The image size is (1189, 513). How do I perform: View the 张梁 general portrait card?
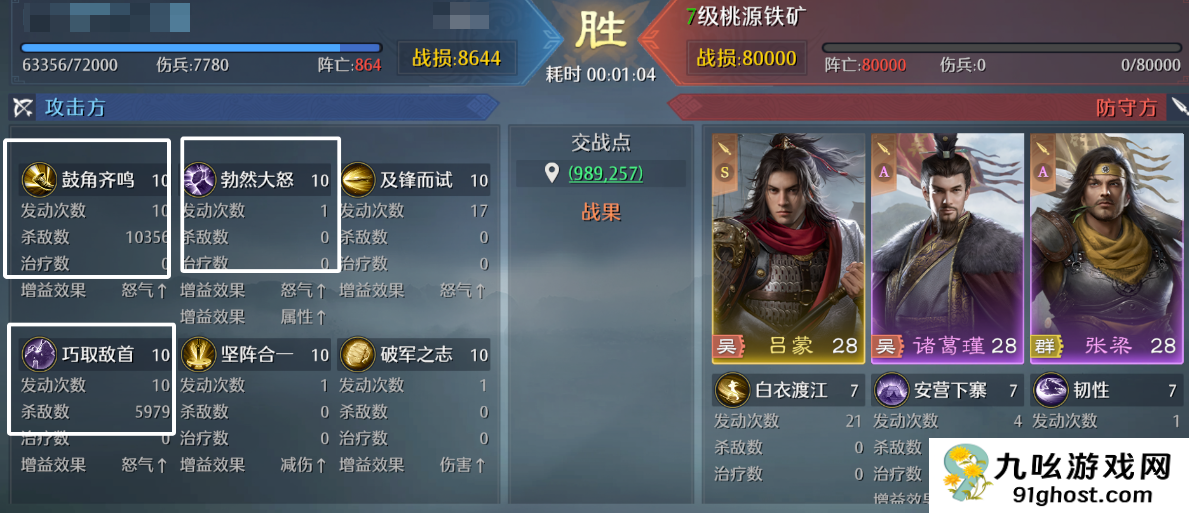point(1106,247)
